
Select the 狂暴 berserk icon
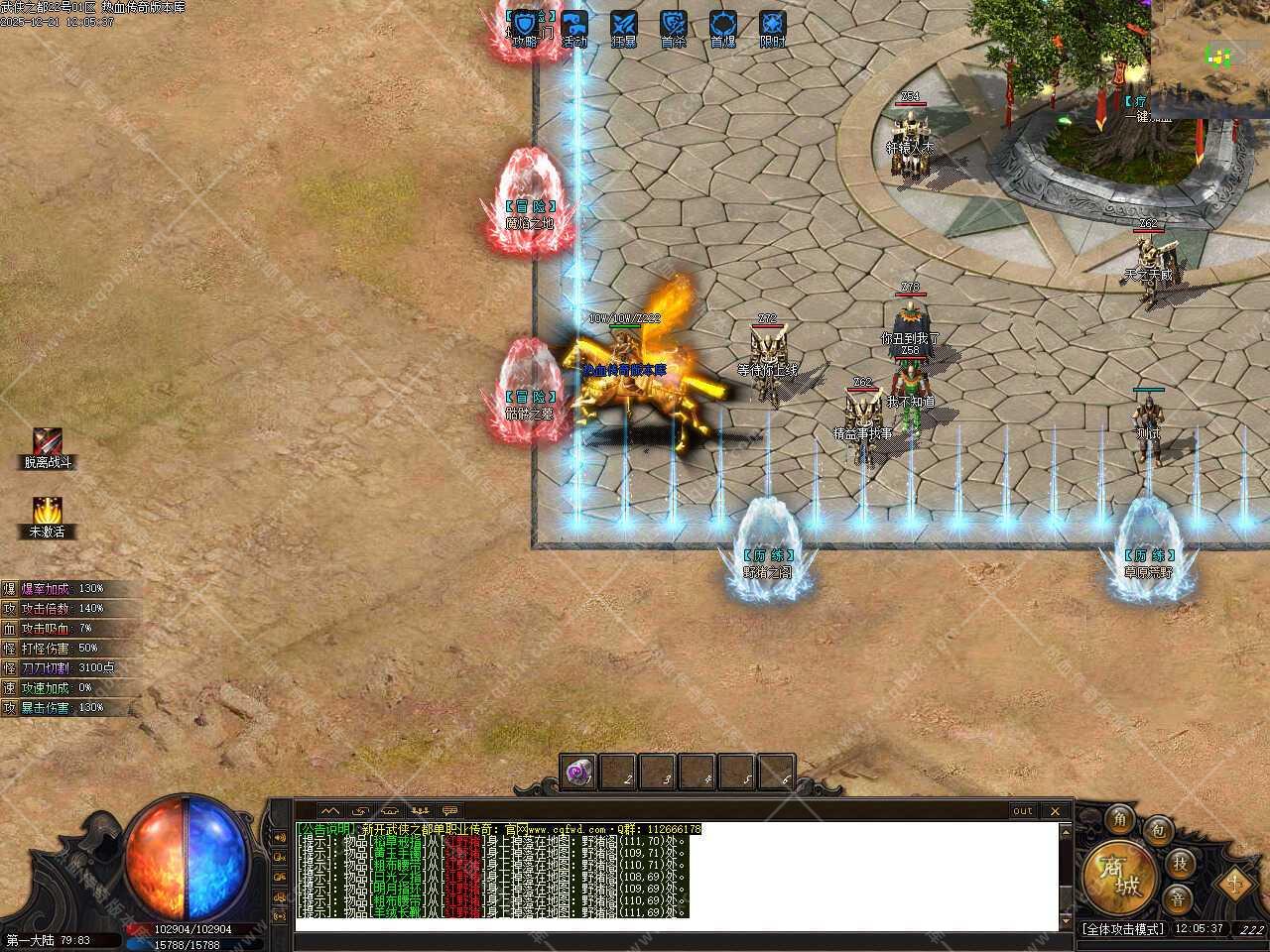tap(624, 26)
